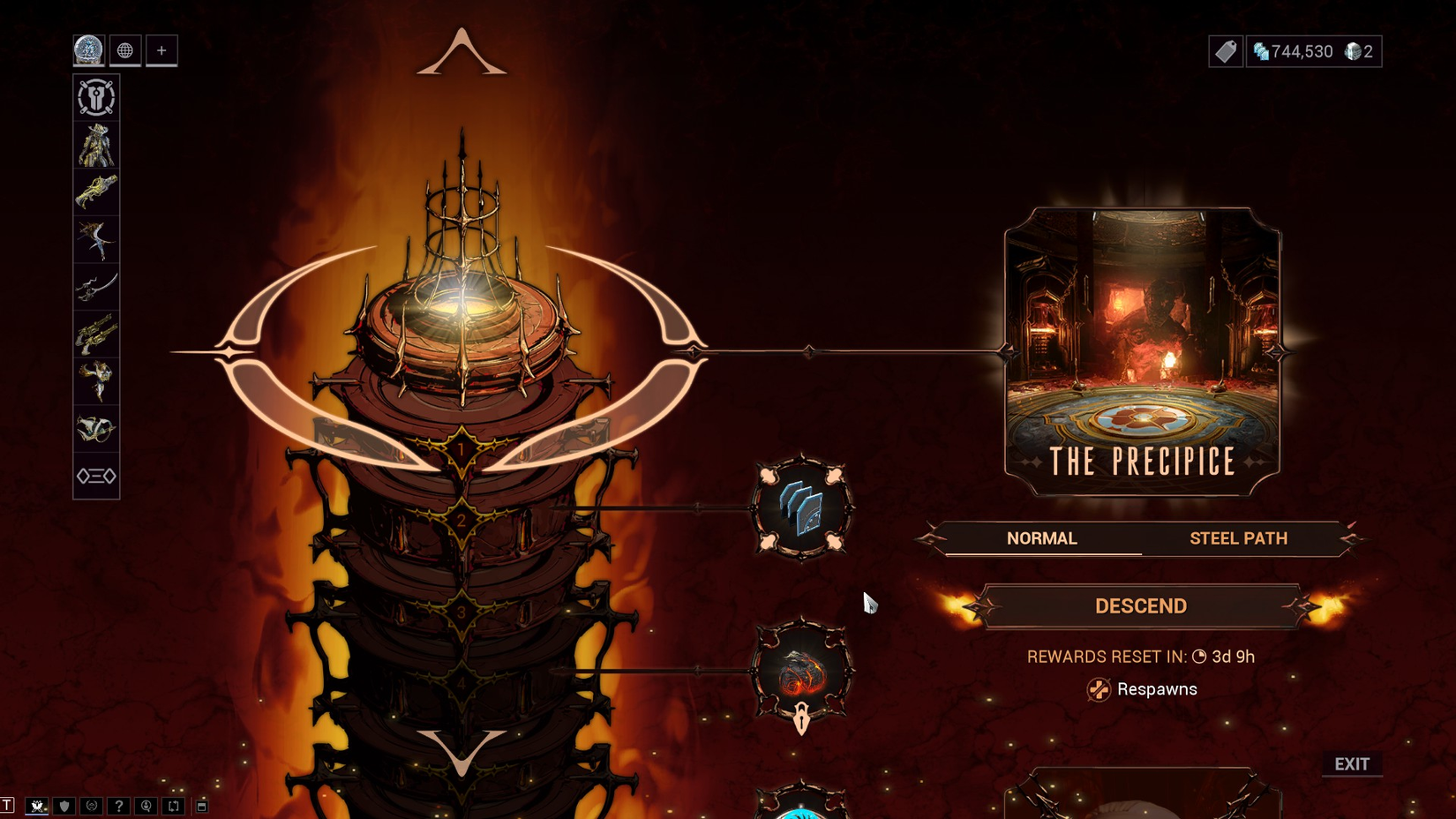
Task: Open The Precipice level preview thumbnail
Action: [x=1141, y=344]
